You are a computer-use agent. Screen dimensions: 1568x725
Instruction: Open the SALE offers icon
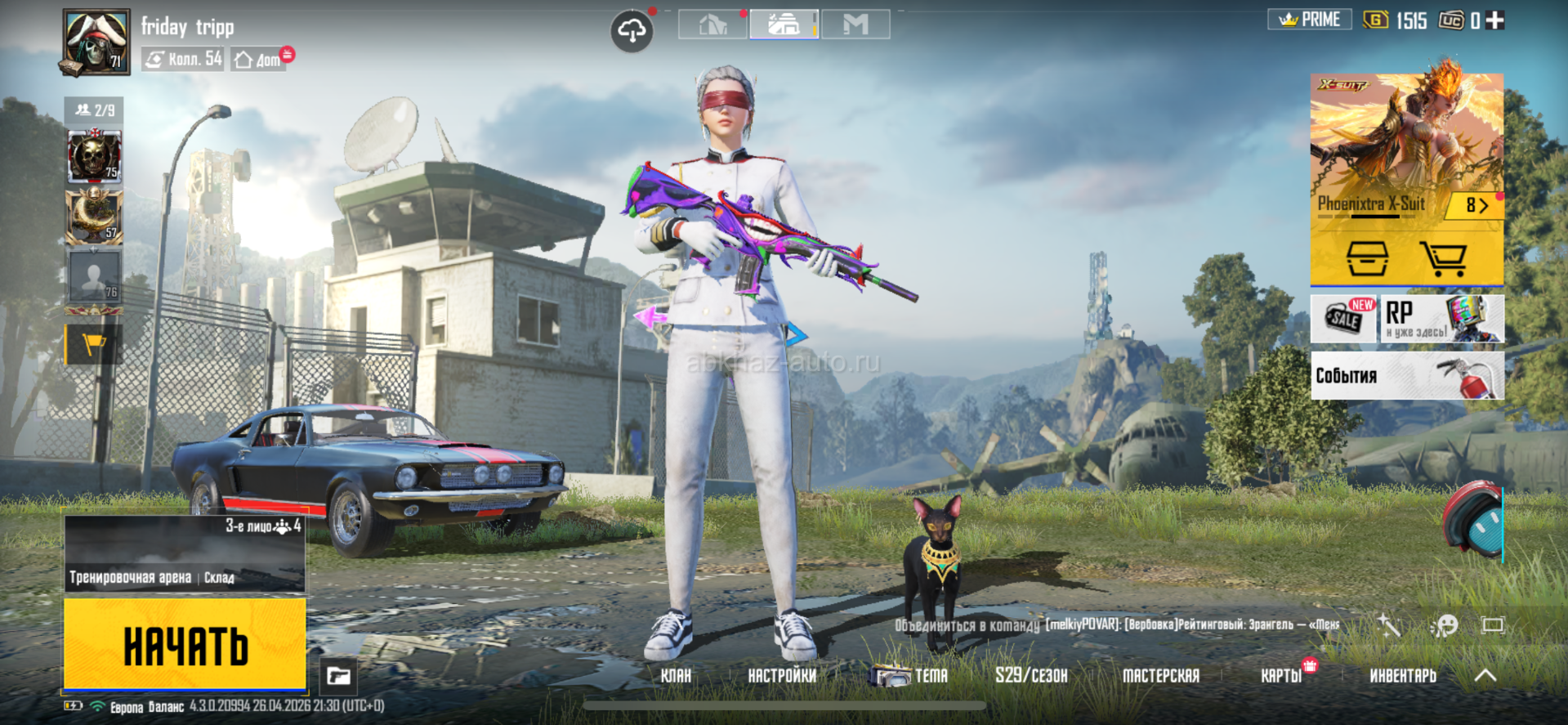pyautogui.click(x=1343, y=318)
